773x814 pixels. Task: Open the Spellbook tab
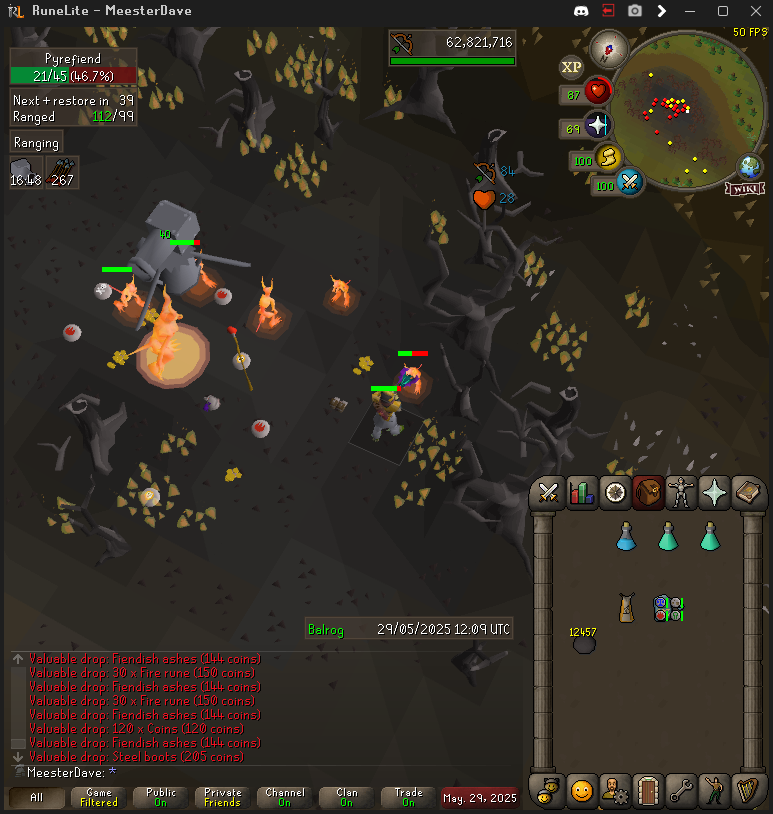(746, 492)
